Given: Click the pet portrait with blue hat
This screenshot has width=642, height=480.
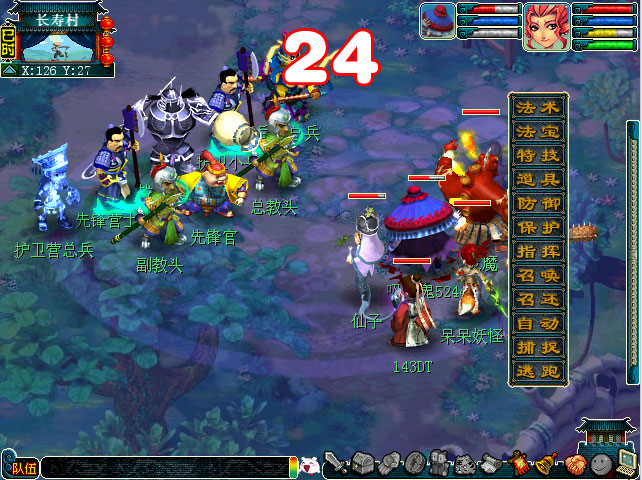Looking at the screenshot, I should 436,21.
